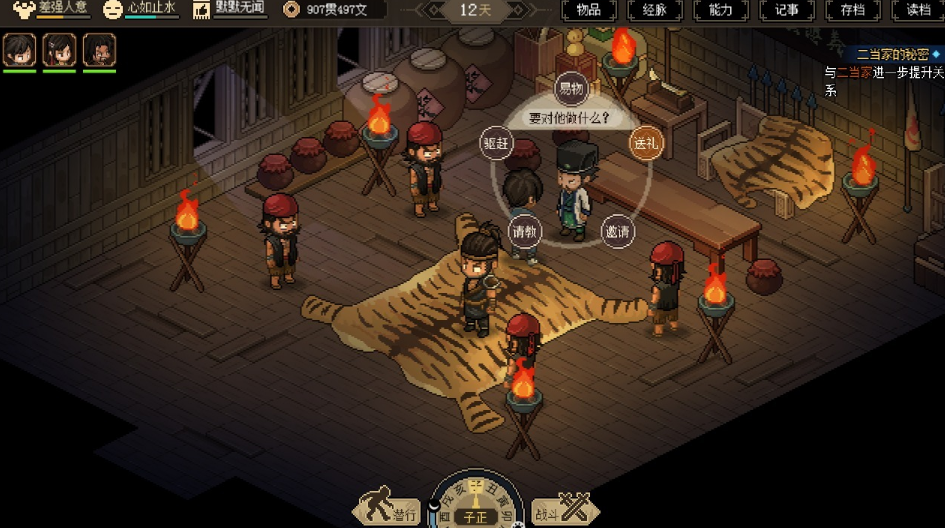Screen dimensions: 945x528
Task: Open the 记事 journal menu
Action: point(786,10)
